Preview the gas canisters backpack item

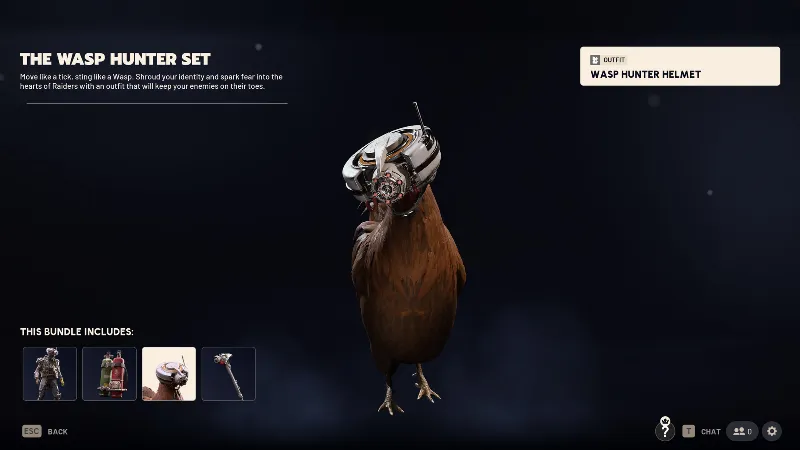pyautogui.click(x=109, y=374)
